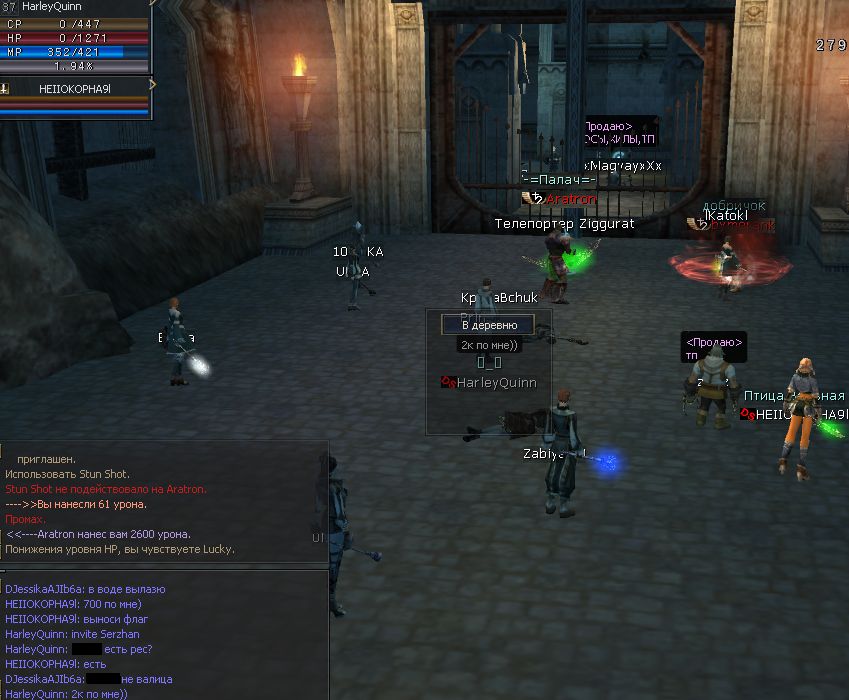Select party member НЕПОКОРНАЯ in party panel
The height and width of the screenshot is (700, 849).
(76, 89)
